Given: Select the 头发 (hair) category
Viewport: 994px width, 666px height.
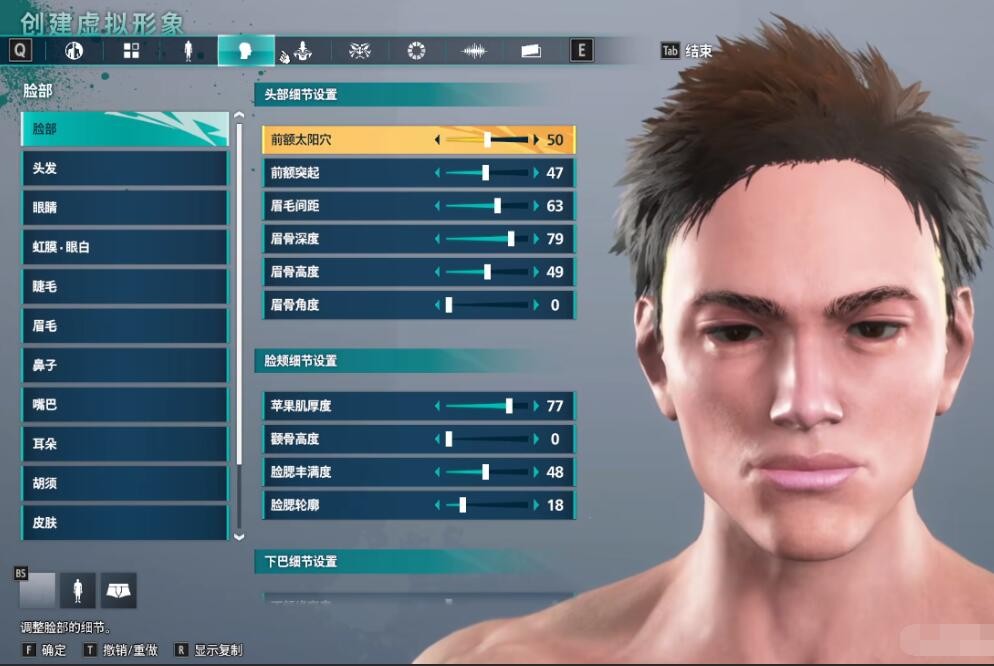Looking at the screenshot, I should tap(124, 168).
